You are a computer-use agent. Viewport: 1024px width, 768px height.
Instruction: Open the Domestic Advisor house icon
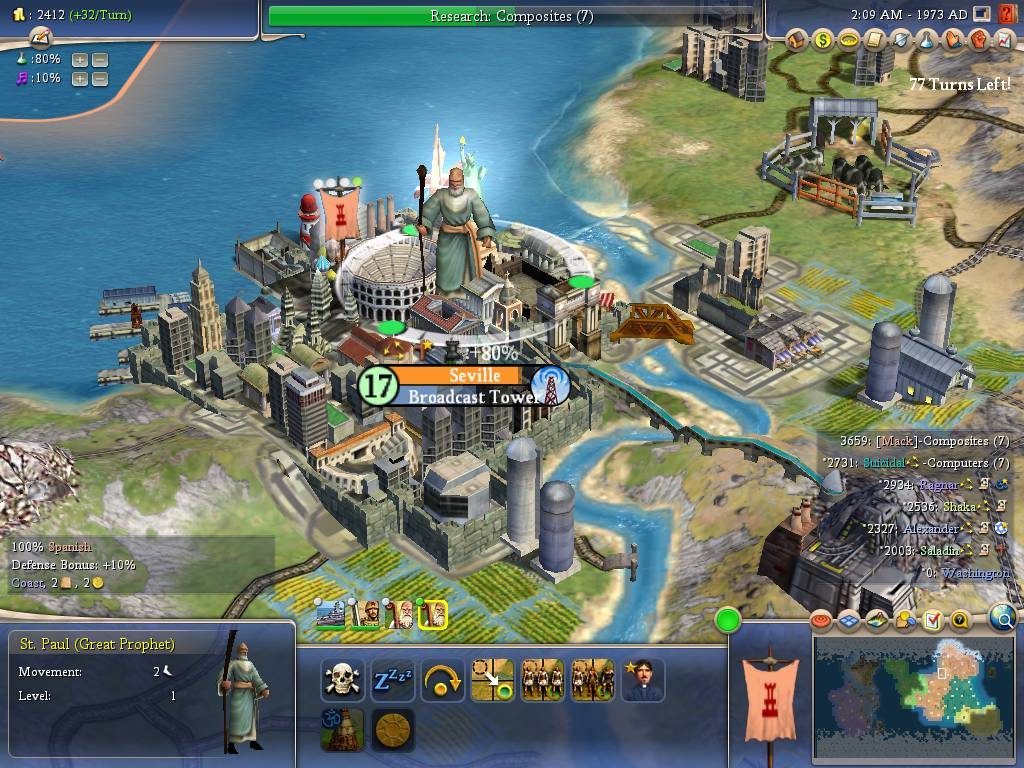tap(797, 40)
